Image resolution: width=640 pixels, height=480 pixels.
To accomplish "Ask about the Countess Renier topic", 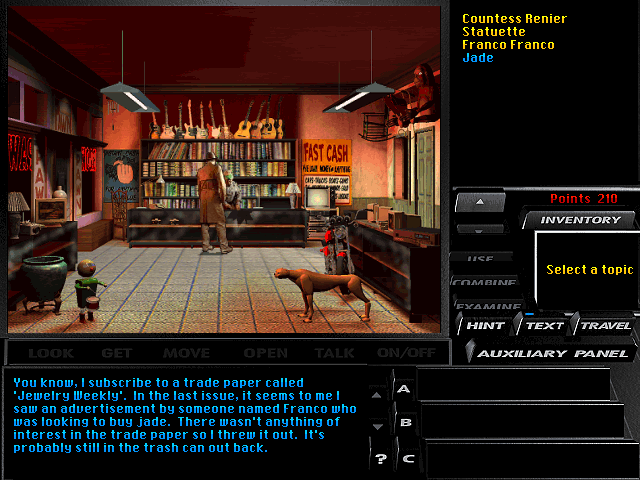I will tap(514, 19).
